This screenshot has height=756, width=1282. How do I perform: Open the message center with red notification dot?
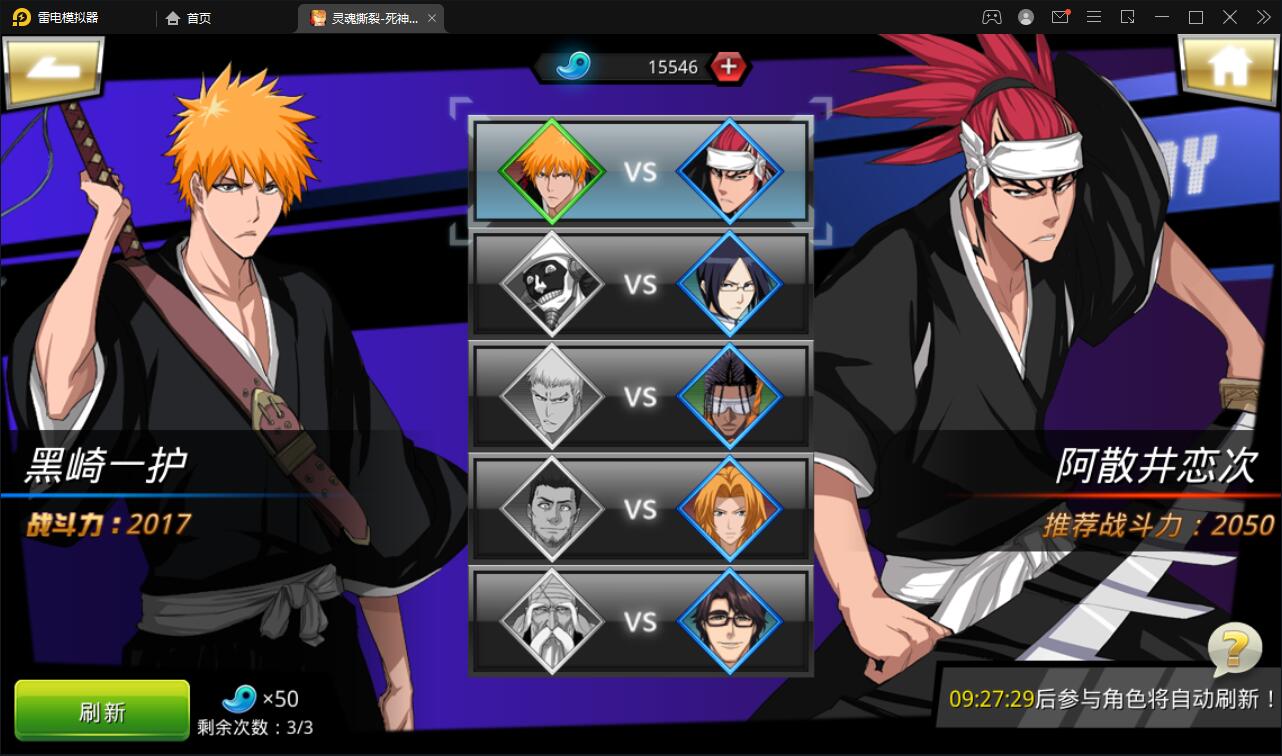pyautogui.click(x=1060, y=16)
